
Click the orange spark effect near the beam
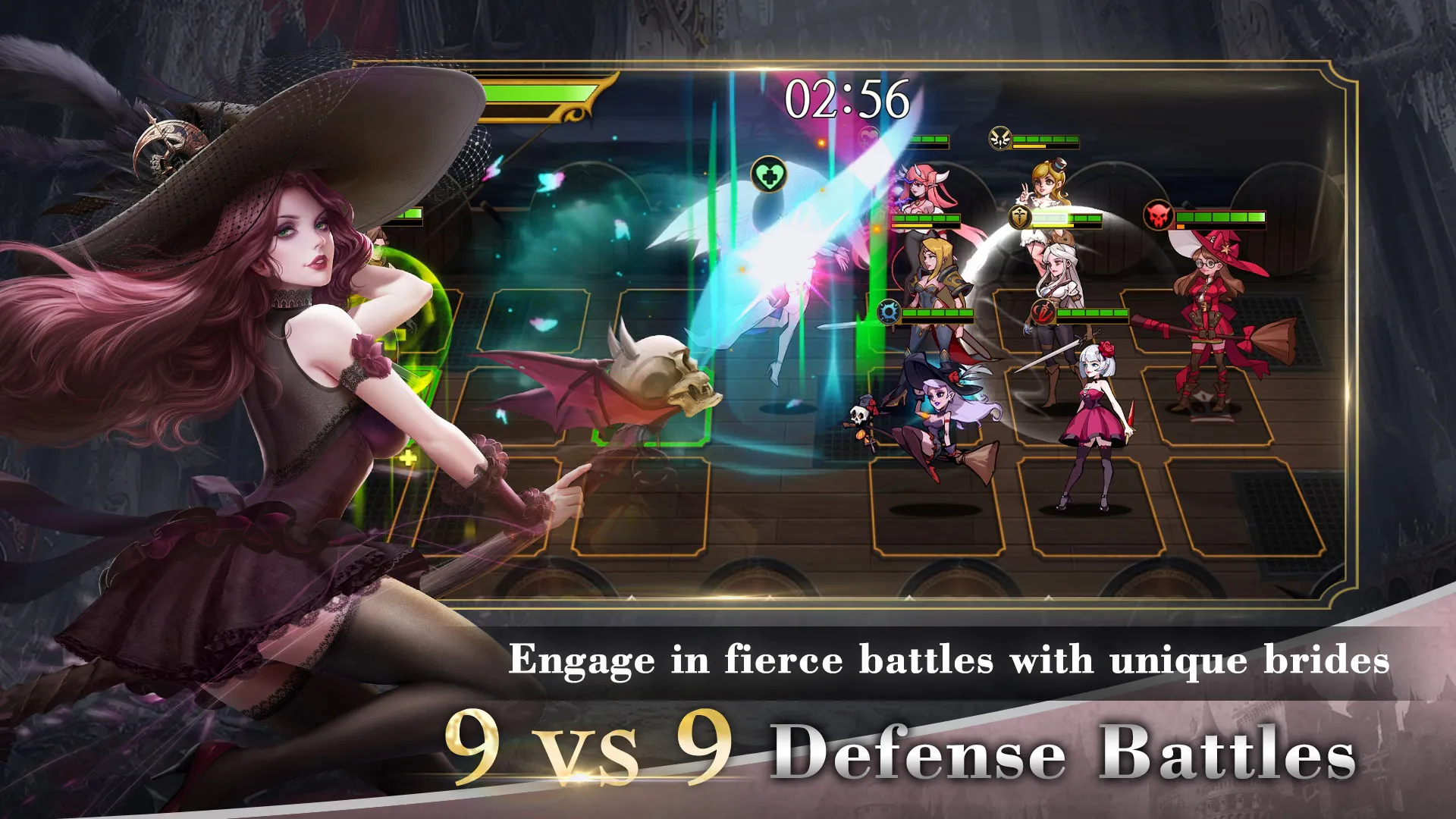[821, 143]
